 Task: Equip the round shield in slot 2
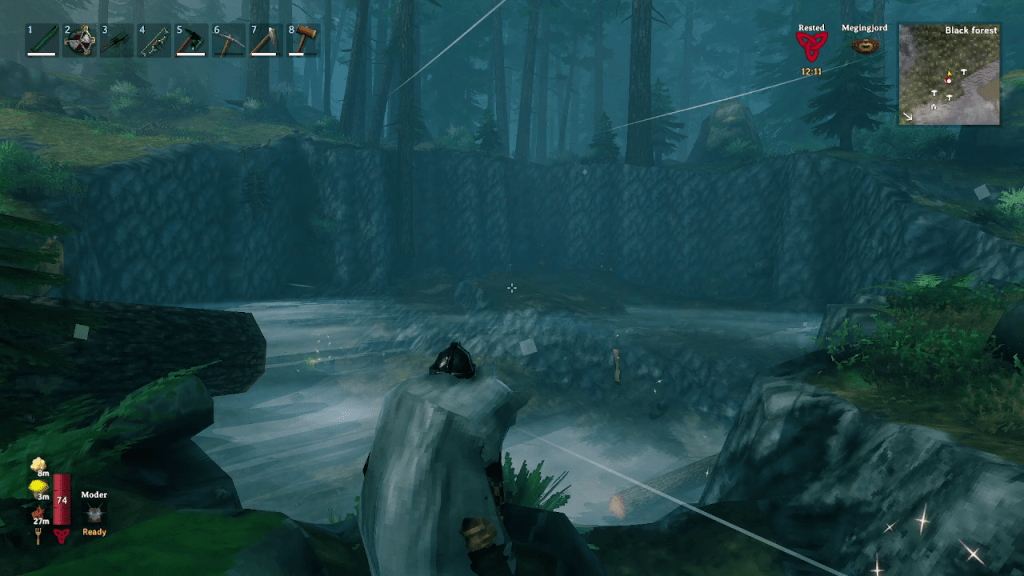point(79,41)
